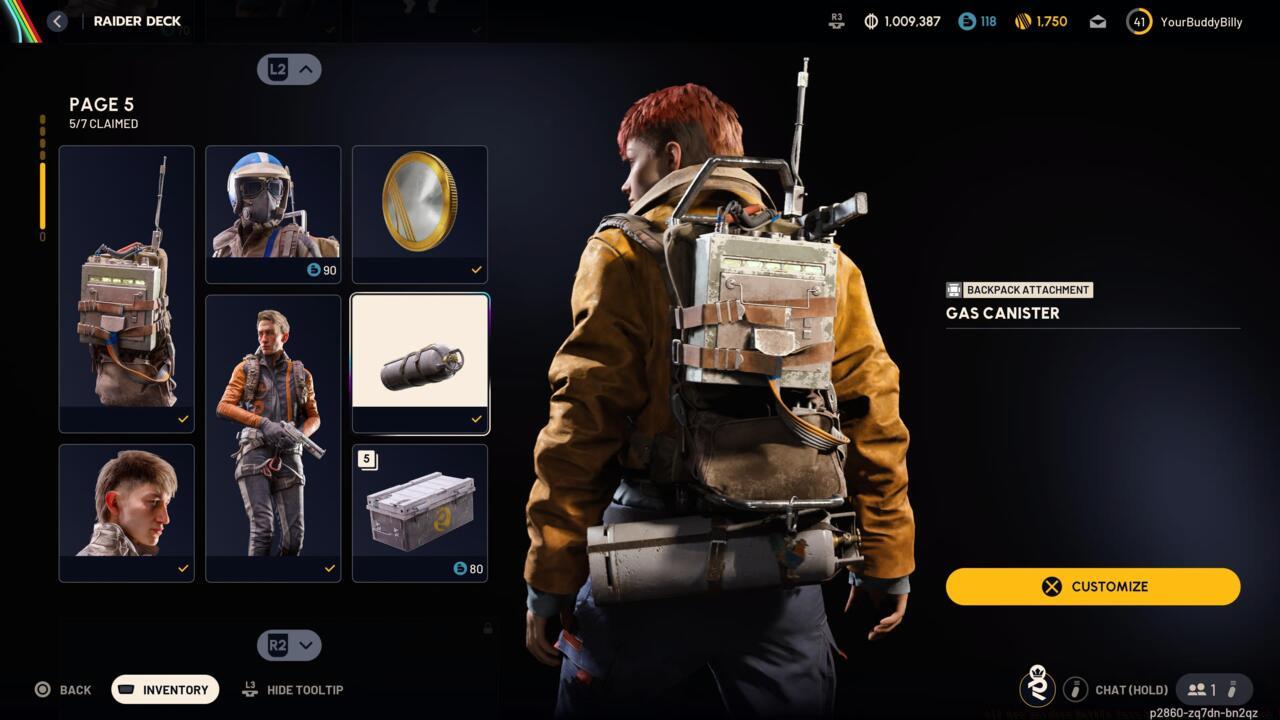
Task: Click the back arrow next to Raider Deck
Action: pos(57,20)
